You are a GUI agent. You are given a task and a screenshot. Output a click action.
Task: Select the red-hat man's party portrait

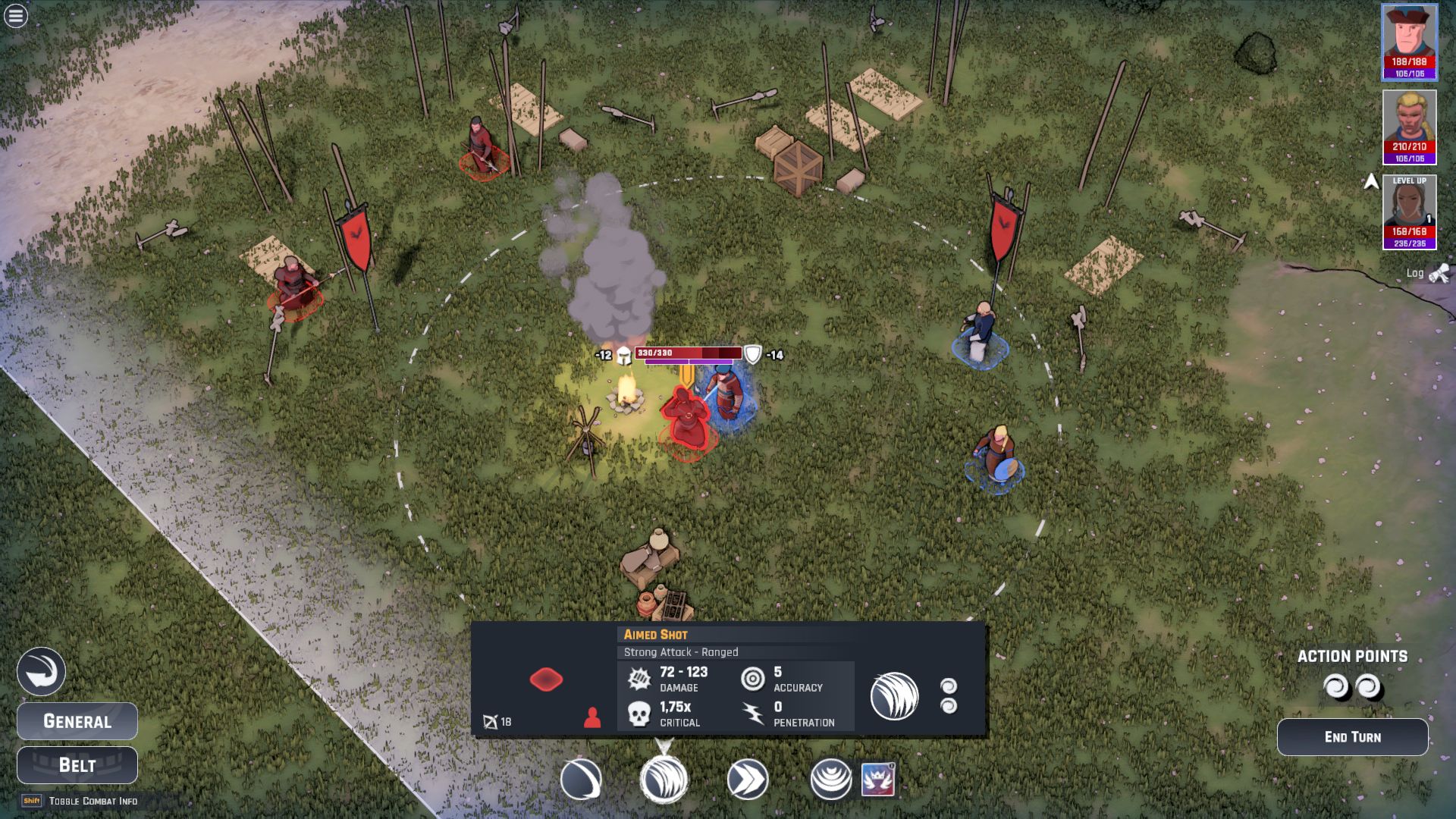pos(1409,42)
